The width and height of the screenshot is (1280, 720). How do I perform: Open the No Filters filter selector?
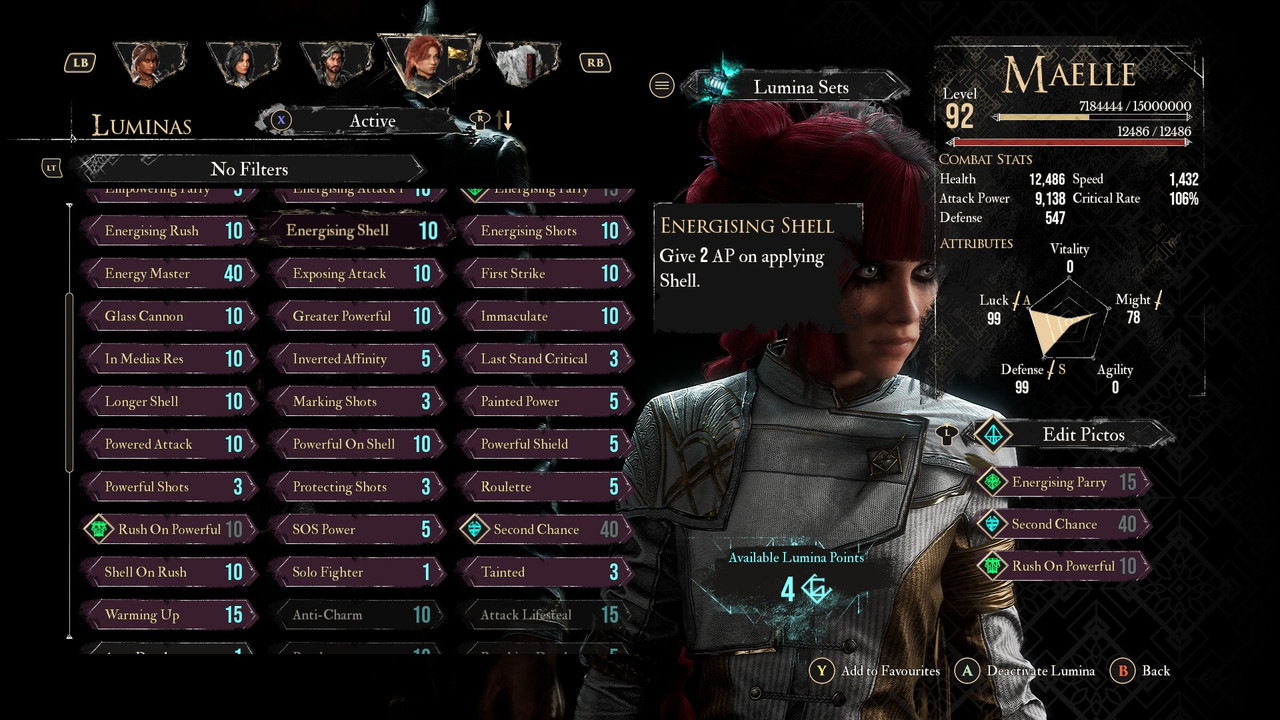coord(249,169)
